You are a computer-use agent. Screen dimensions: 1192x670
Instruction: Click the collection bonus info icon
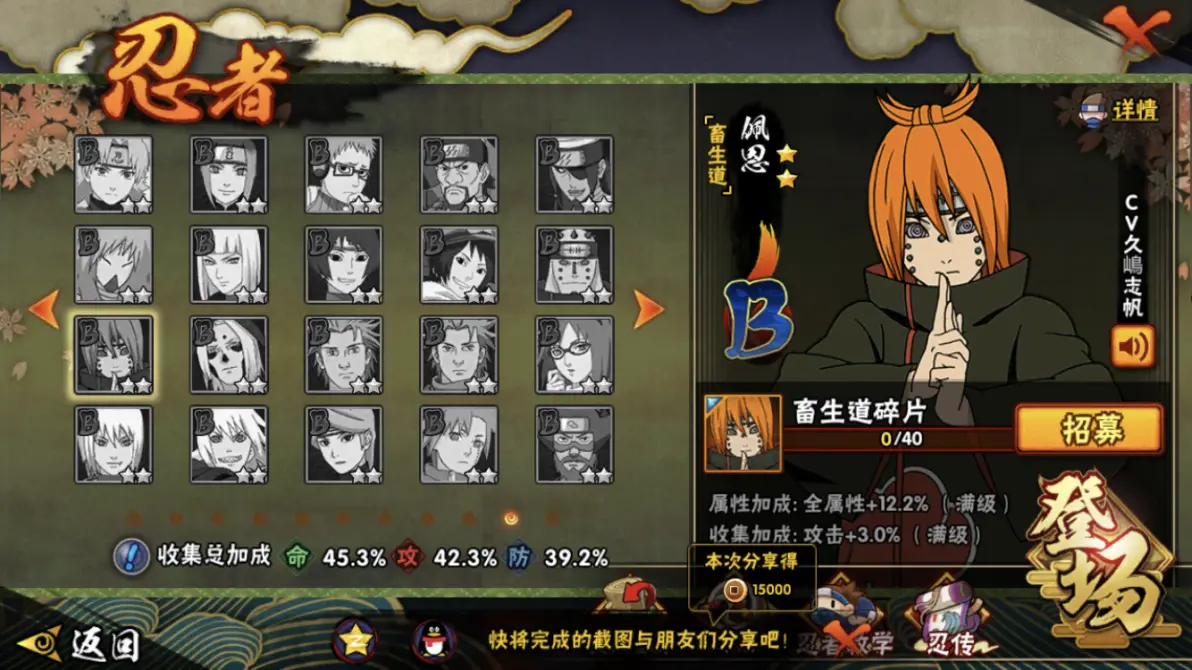pos(131,557)
